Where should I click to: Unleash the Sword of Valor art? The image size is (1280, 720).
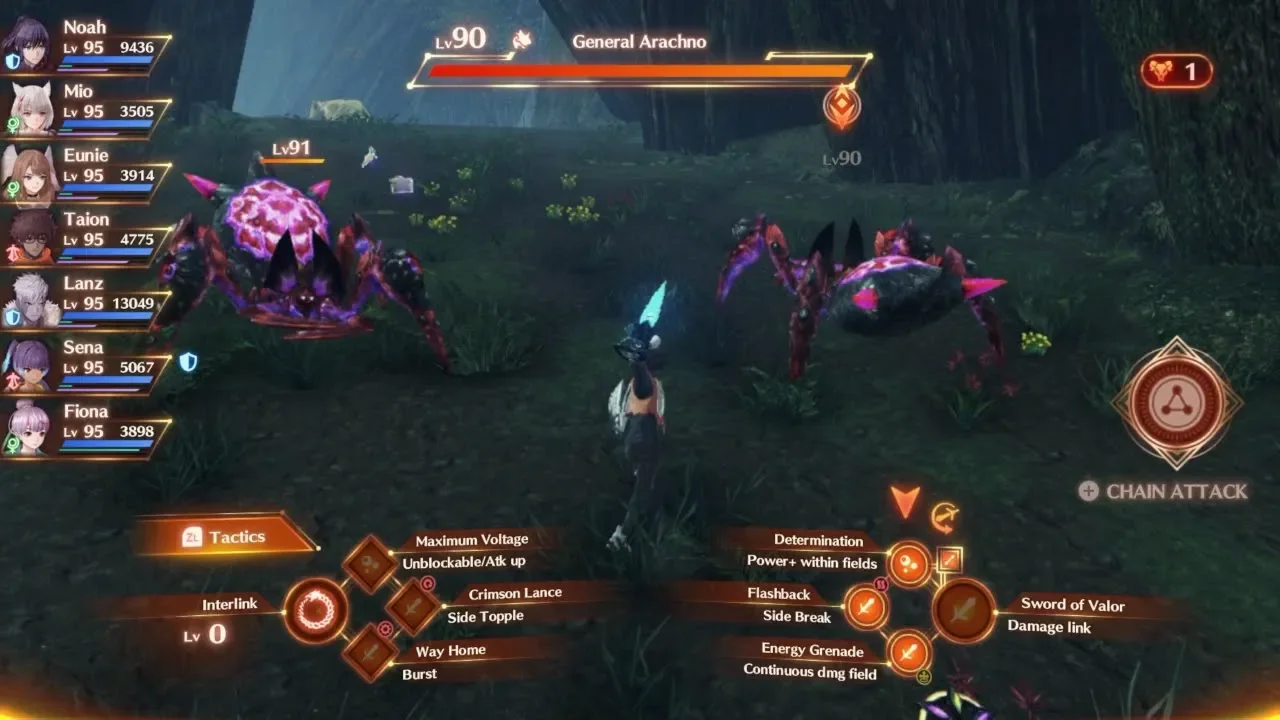tap(964, 611)
